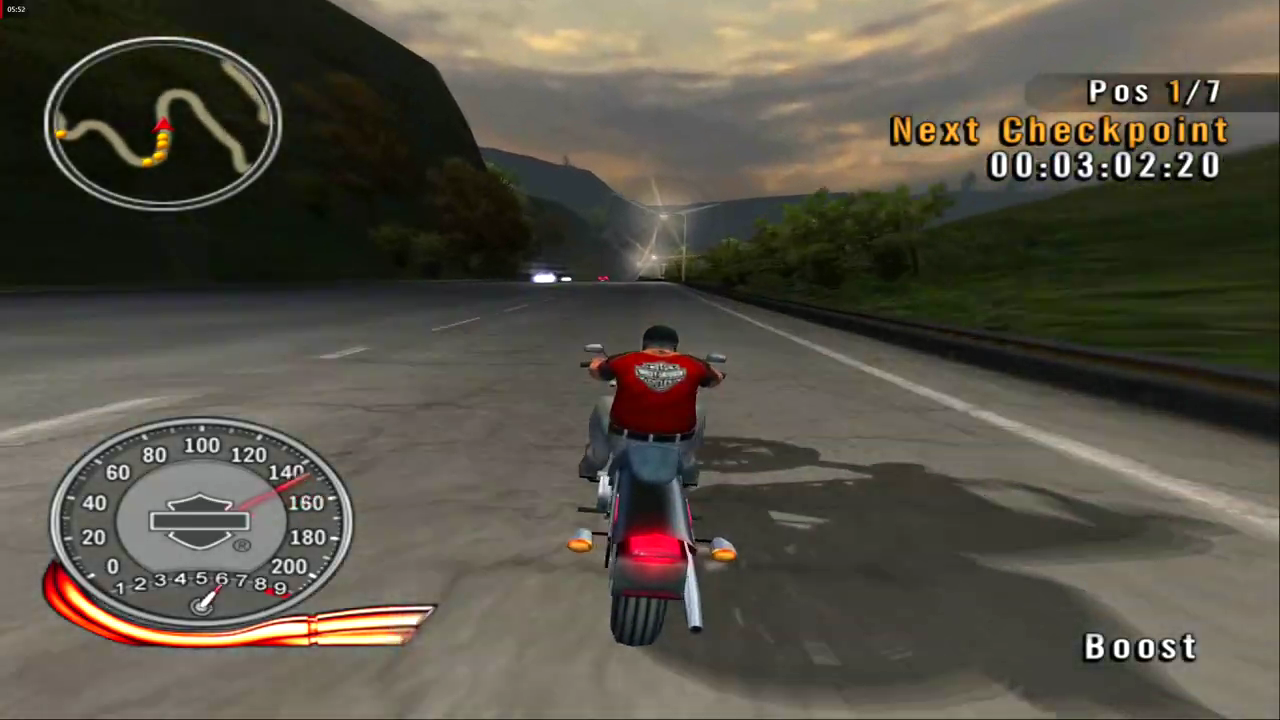The width and height of the screenshot is (1280, 720).
Task: Click the Next Checkpoint text
Action: point(1058,130)
